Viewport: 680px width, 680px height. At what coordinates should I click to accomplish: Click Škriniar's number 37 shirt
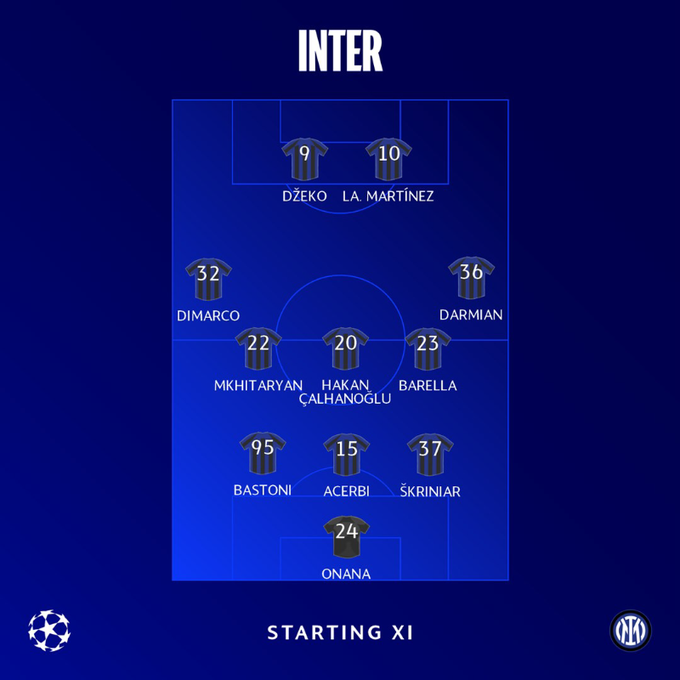(433, 455)
